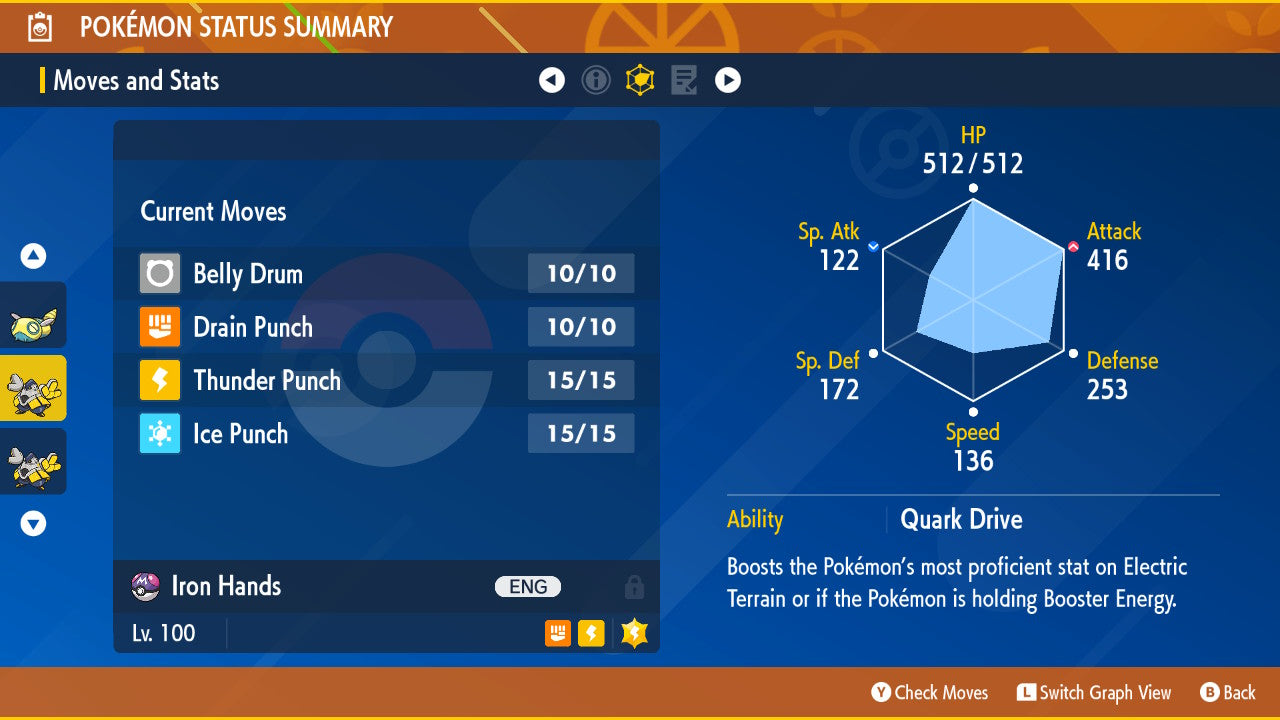Go to the previous summary page arrow
The image size is (1280, 720).
tap(552, 80)
